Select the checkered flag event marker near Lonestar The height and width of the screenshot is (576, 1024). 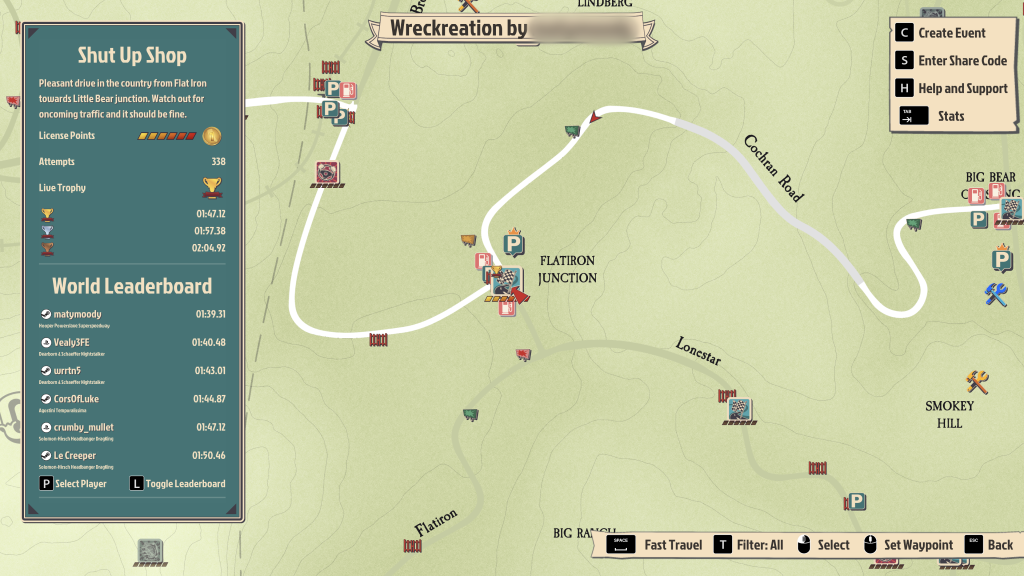coord(740,410)
